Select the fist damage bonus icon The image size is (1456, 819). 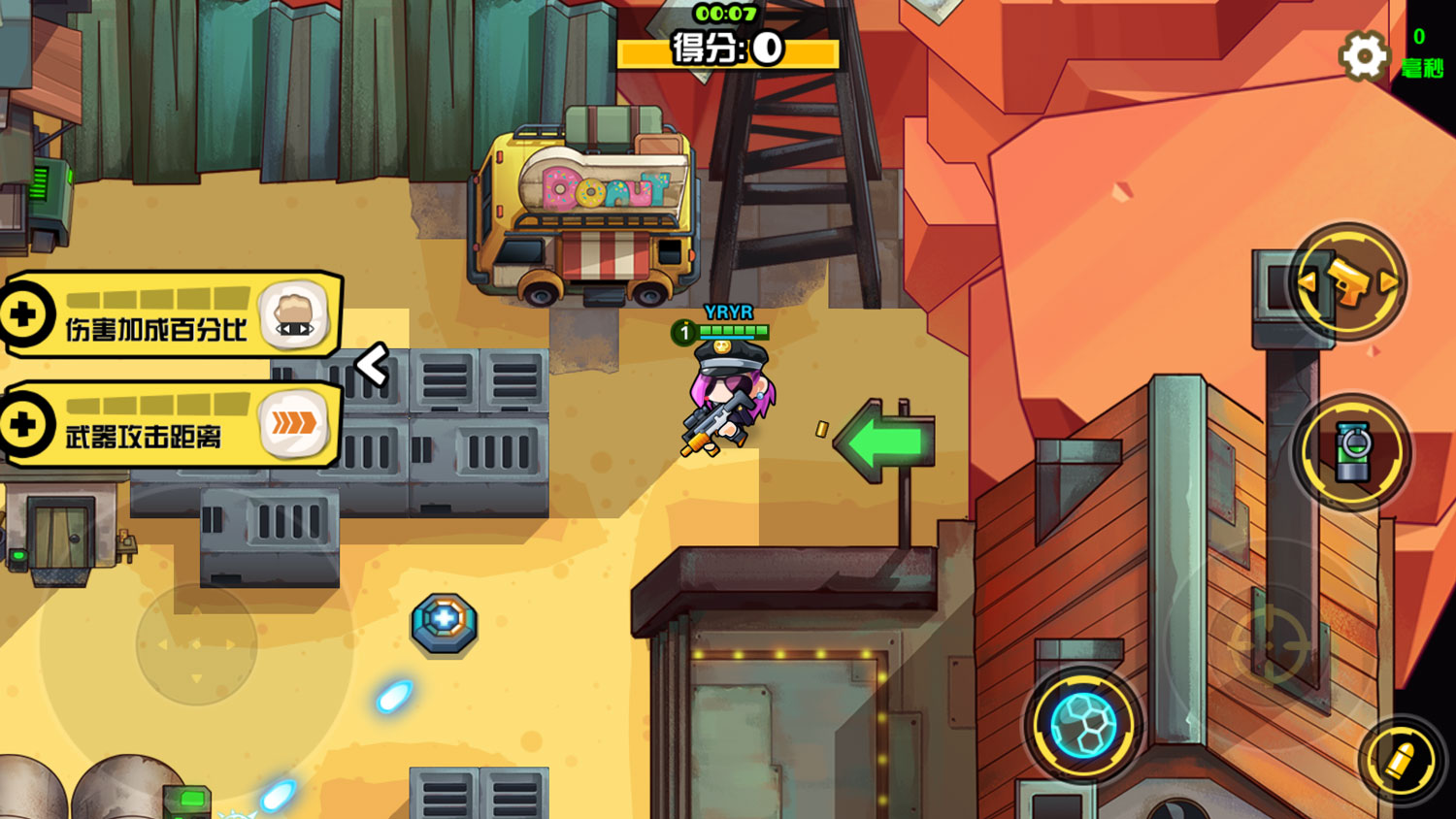tap(294, 314)
